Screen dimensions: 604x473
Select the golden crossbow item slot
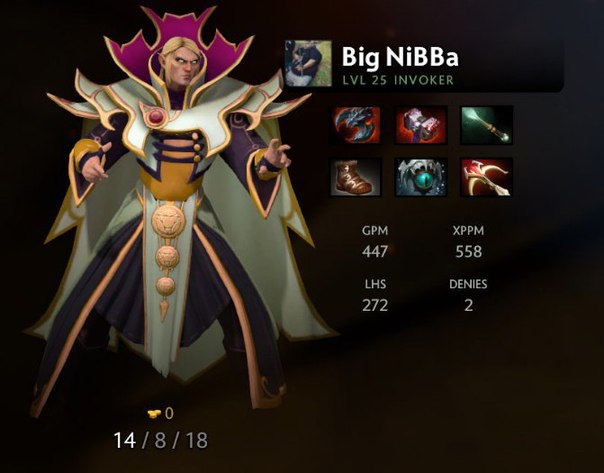486,176
